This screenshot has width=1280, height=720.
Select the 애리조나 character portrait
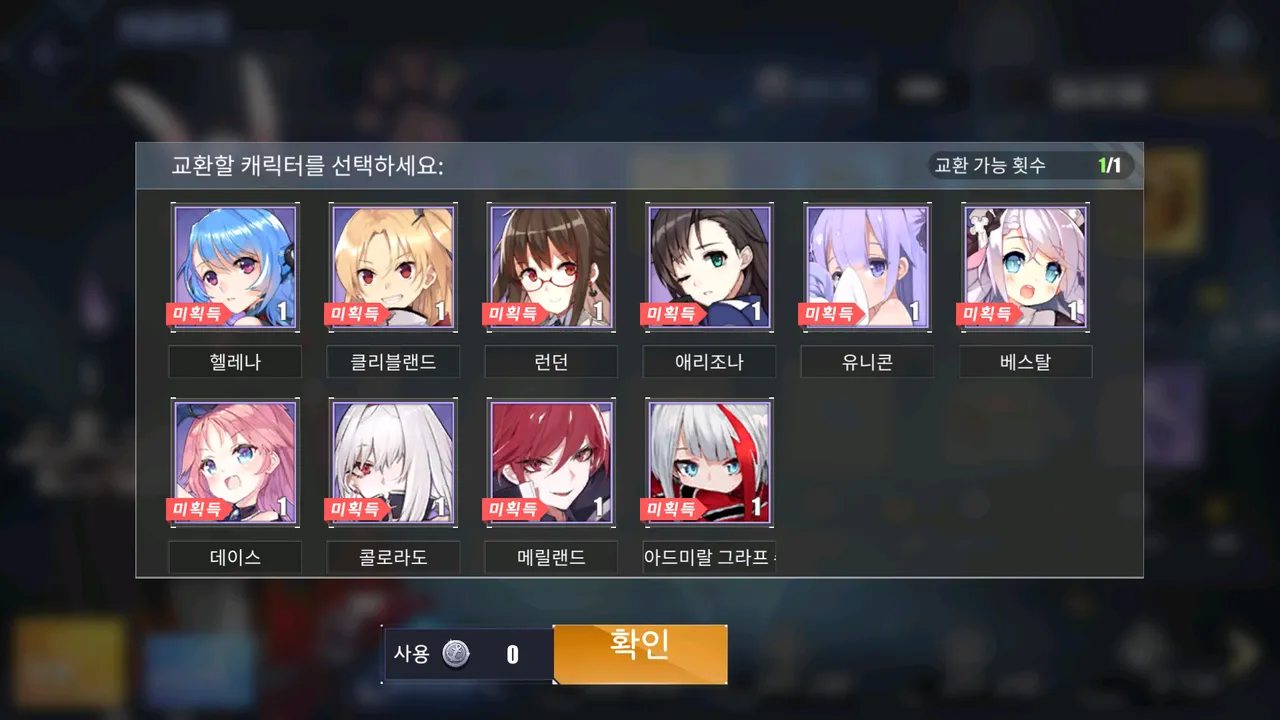(709, 265)
